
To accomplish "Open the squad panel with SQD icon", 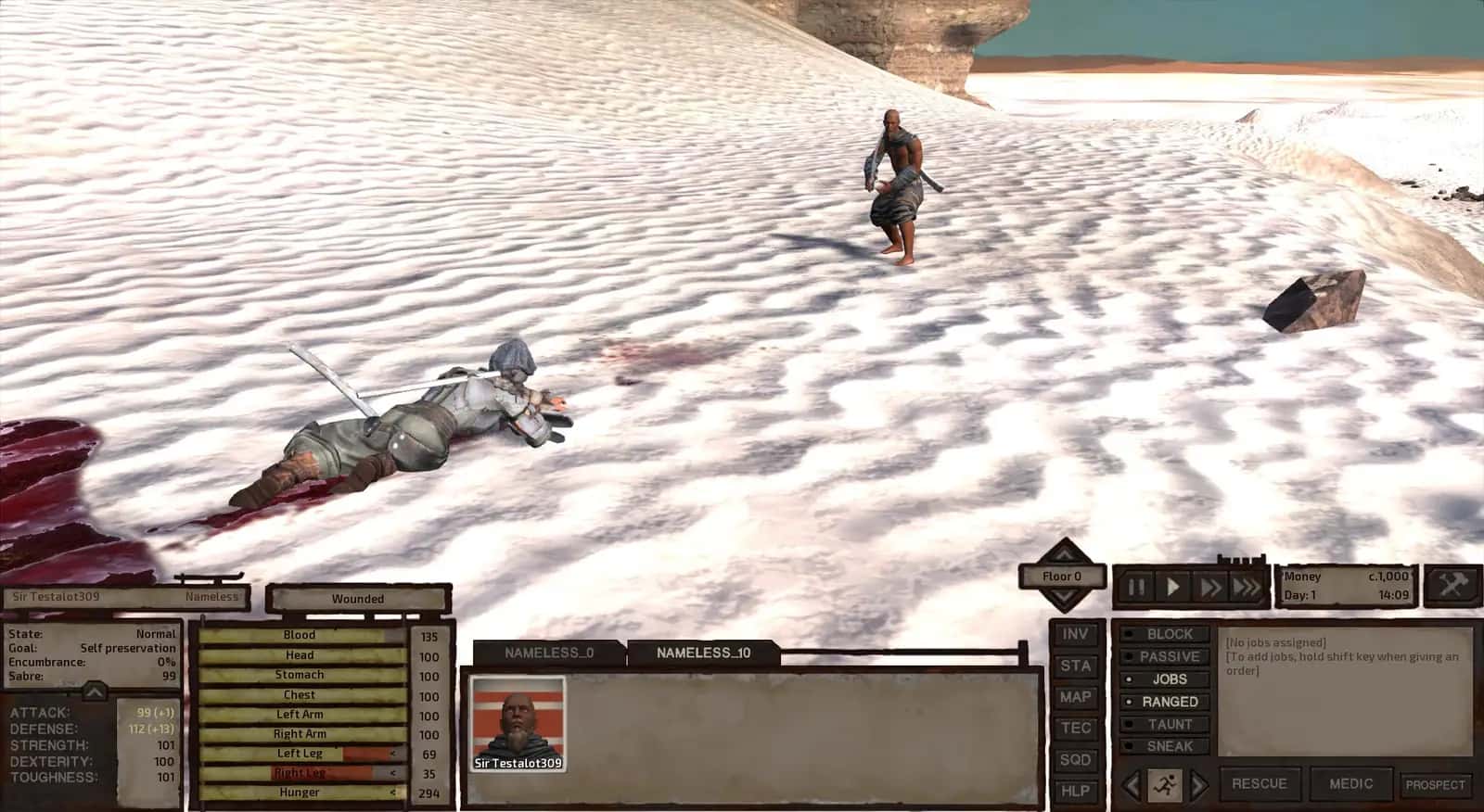I will [1076, 760].
